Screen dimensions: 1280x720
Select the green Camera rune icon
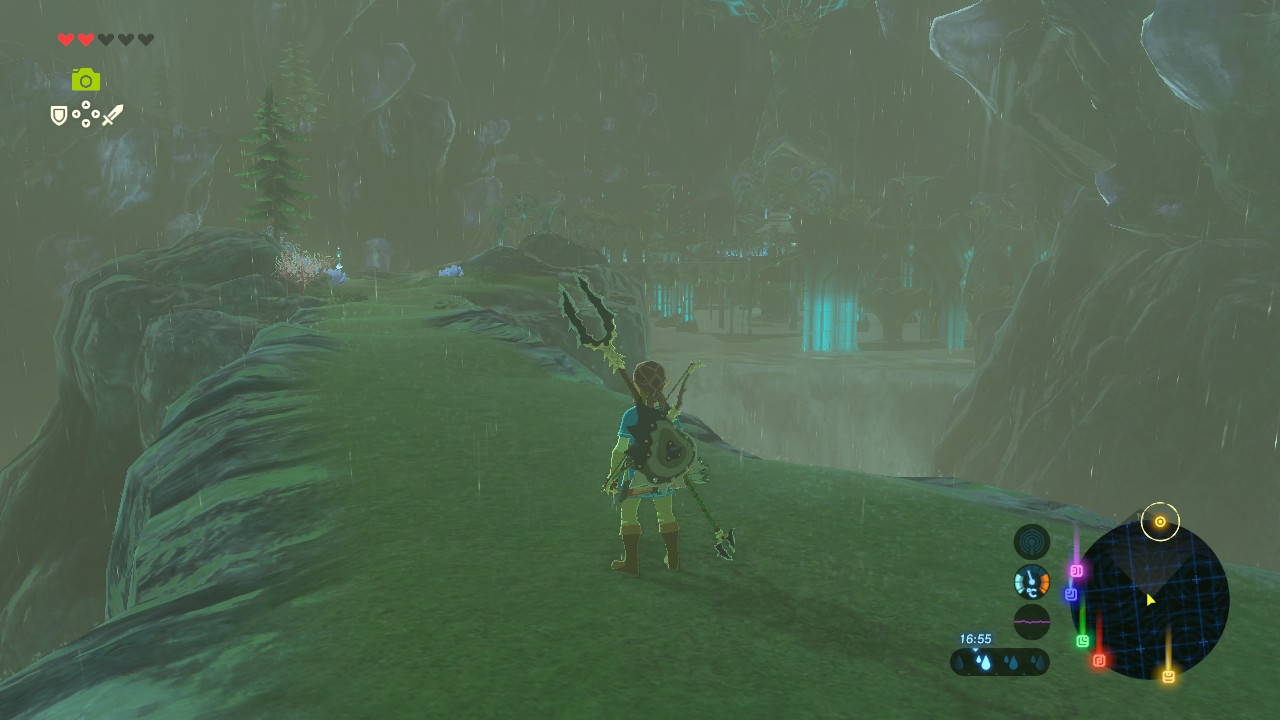click(x=86, y=79)
